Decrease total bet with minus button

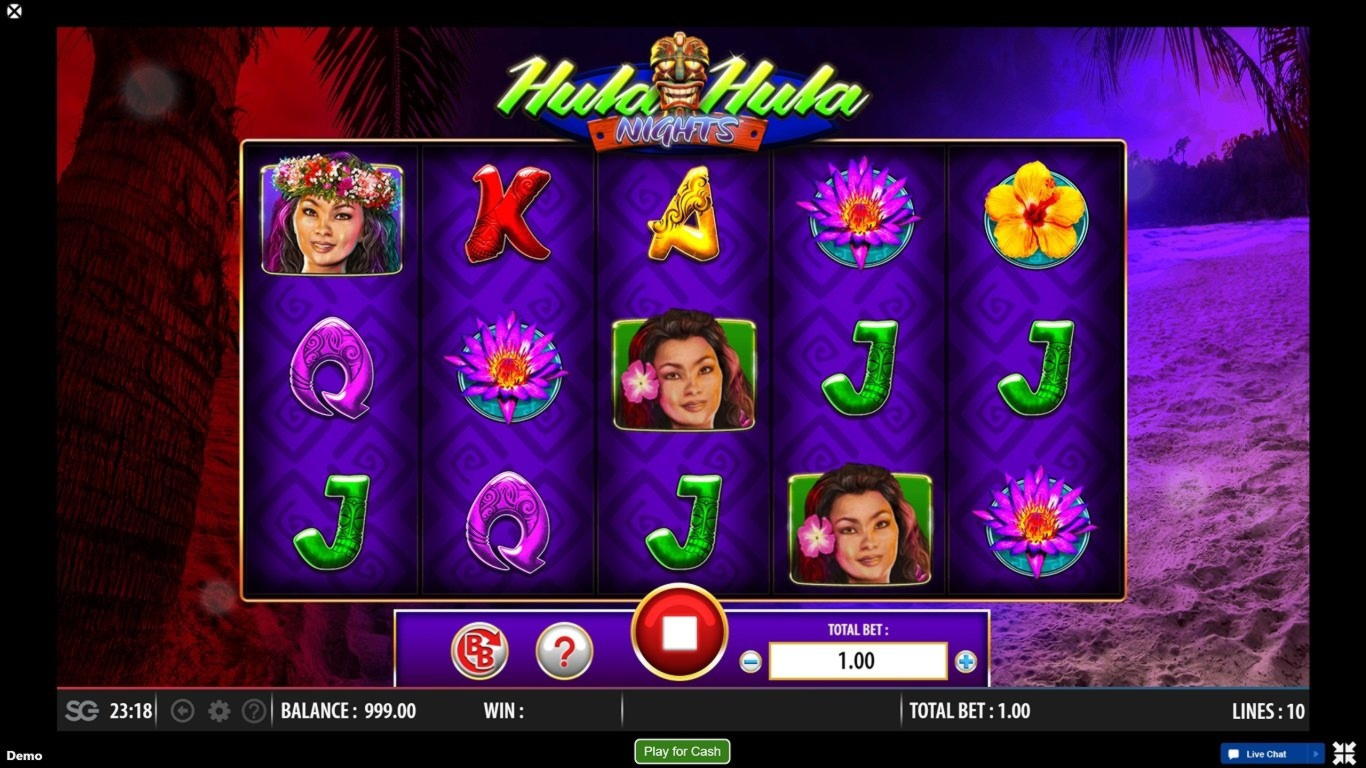click(750, 661)
